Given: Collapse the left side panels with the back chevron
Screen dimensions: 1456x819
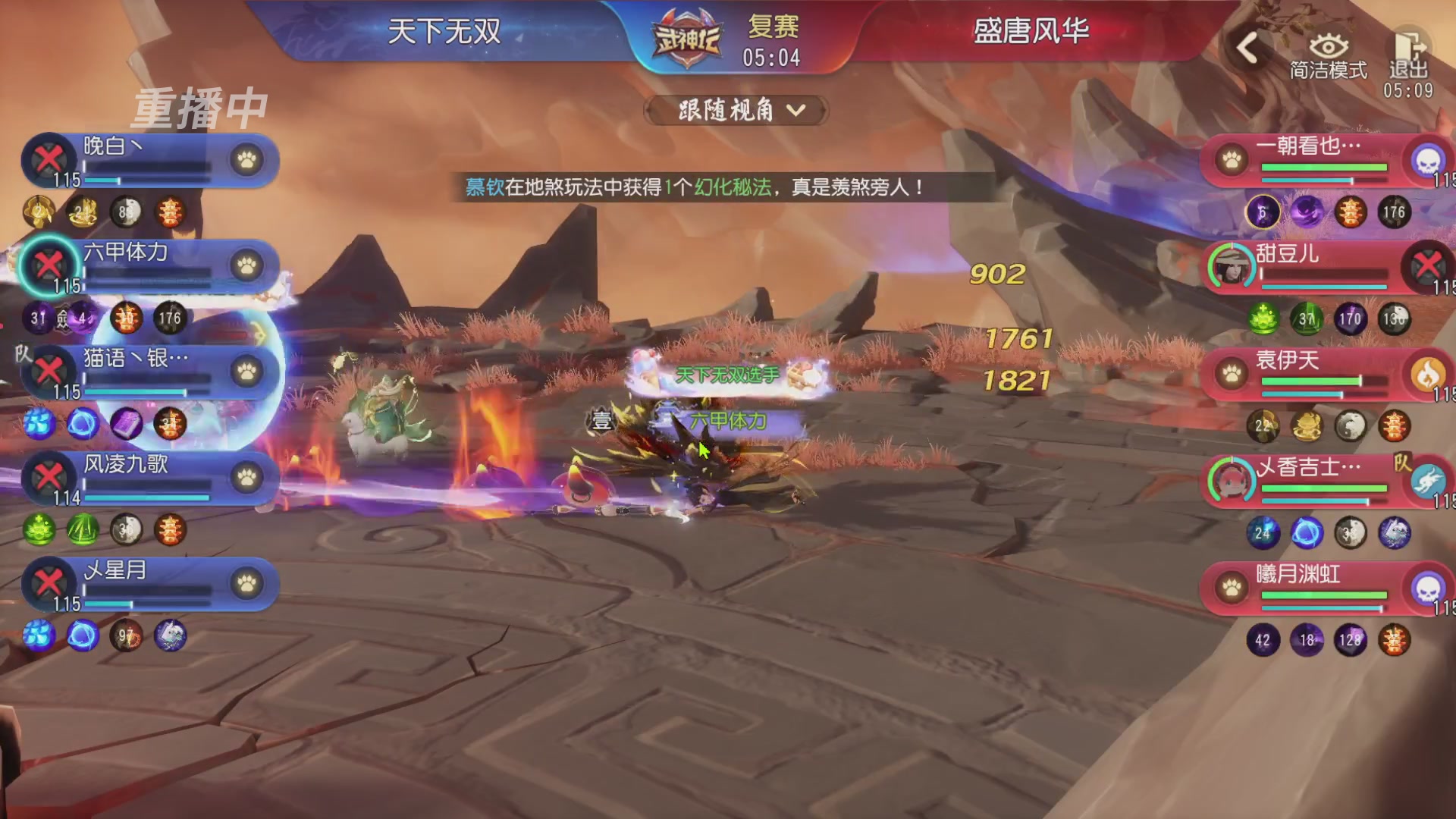Looking at the screenshot, I should [1248, 47].
